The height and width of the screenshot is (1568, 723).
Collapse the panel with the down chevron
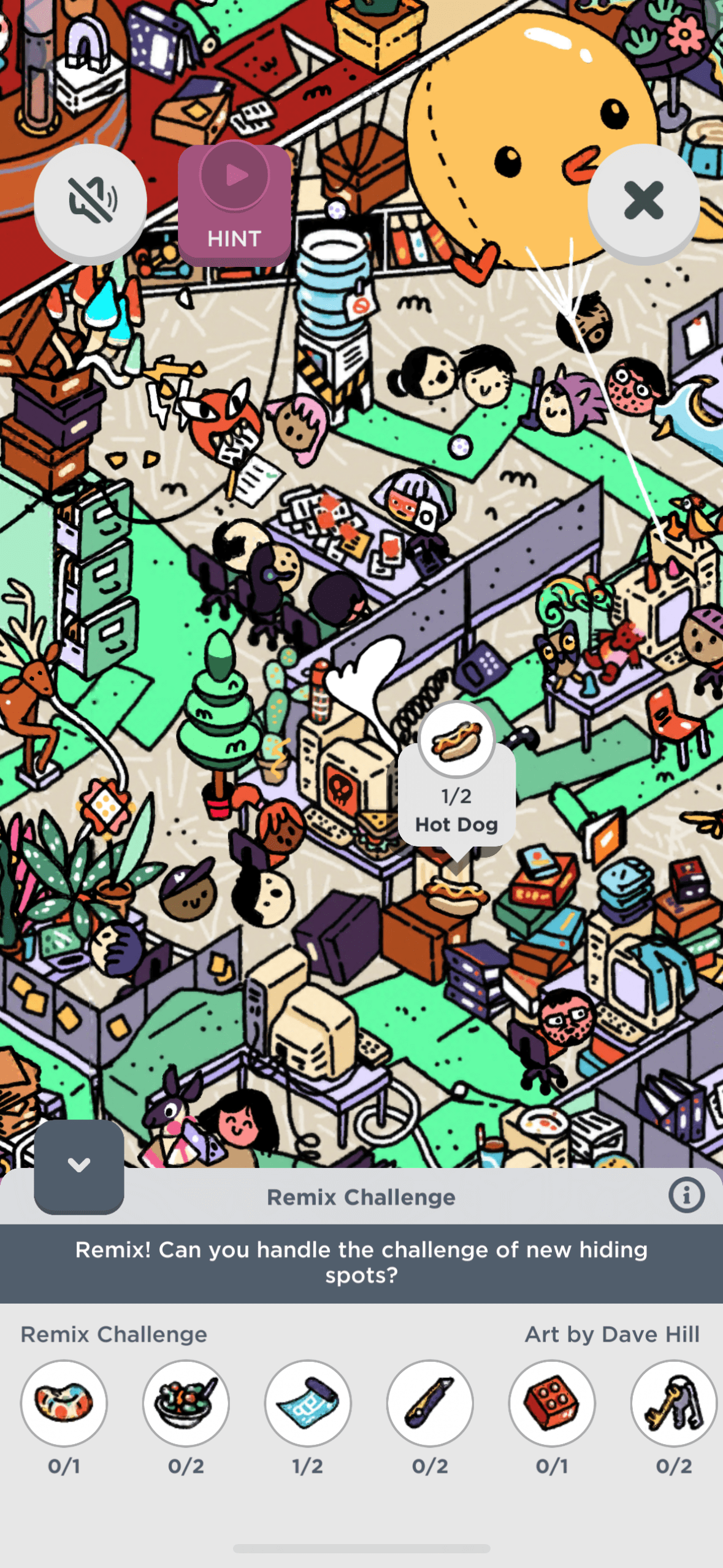tap(79, 1165)
